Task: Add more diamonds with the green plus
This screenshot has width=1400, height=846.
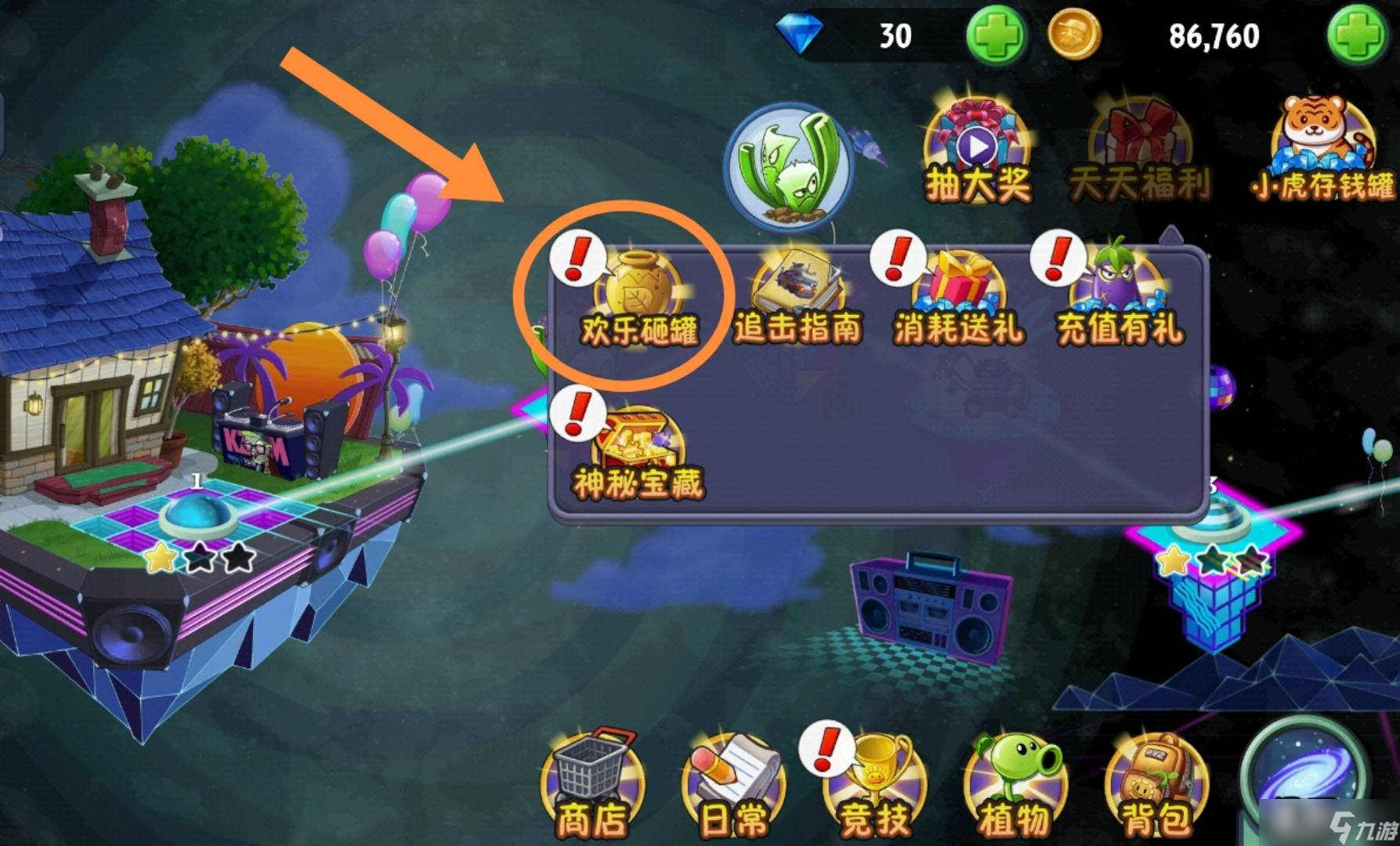Action: coord(996,36)
